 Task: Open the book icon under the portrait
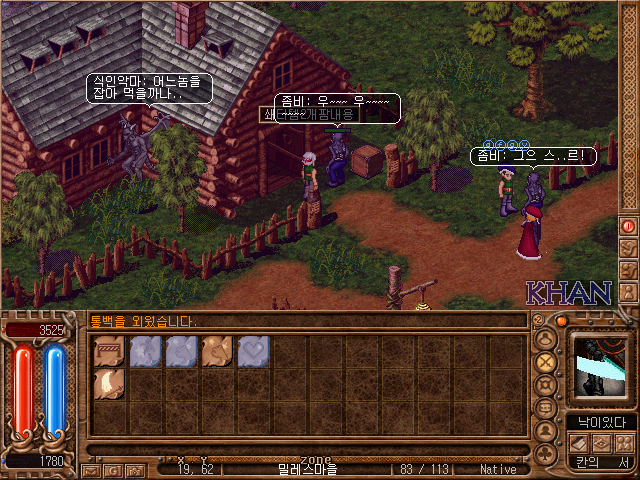click(x=578, y=441)
